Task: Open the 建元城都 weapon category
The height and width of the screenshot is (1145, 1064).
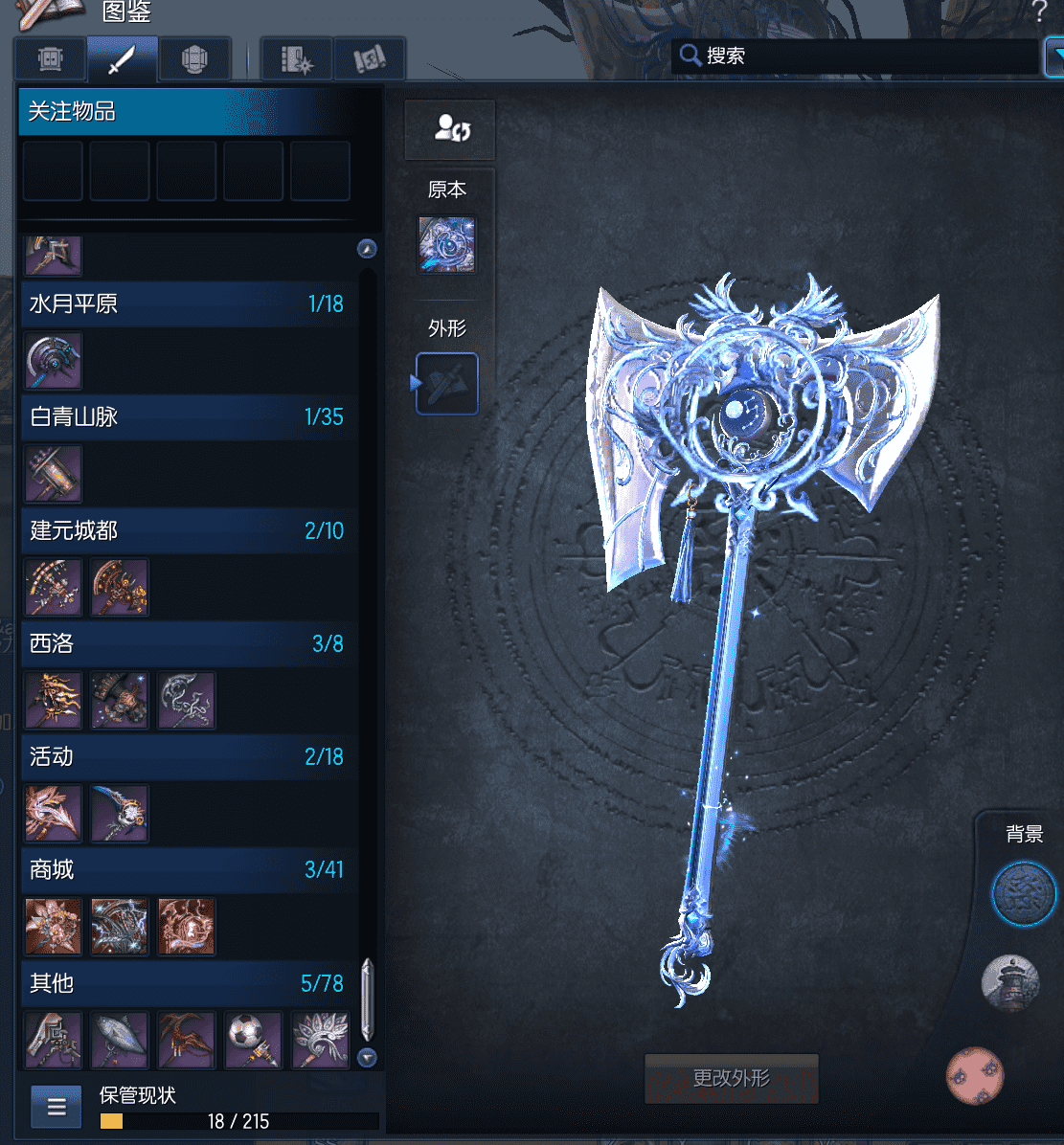Action: (188, 530)
